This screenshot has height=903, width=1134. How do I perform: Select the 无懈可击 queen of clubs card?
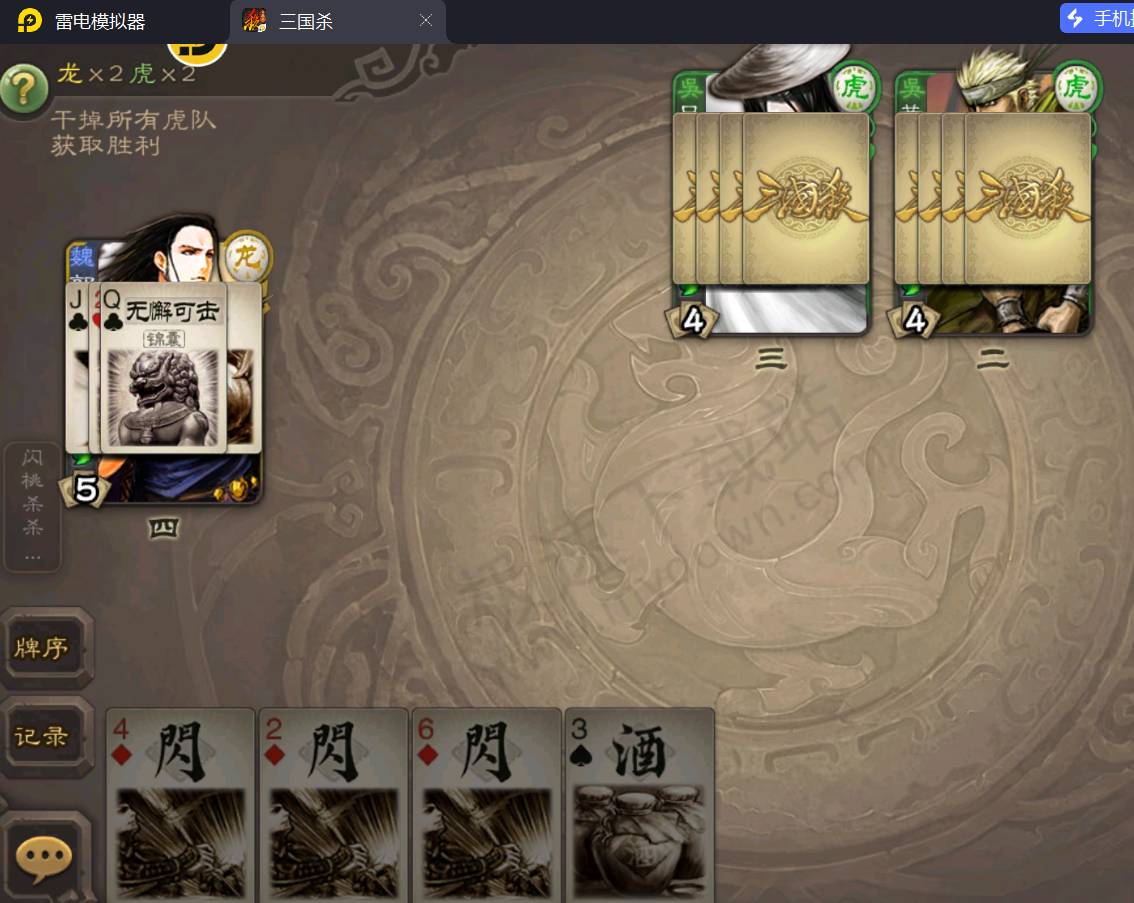(x=163, y=368)
